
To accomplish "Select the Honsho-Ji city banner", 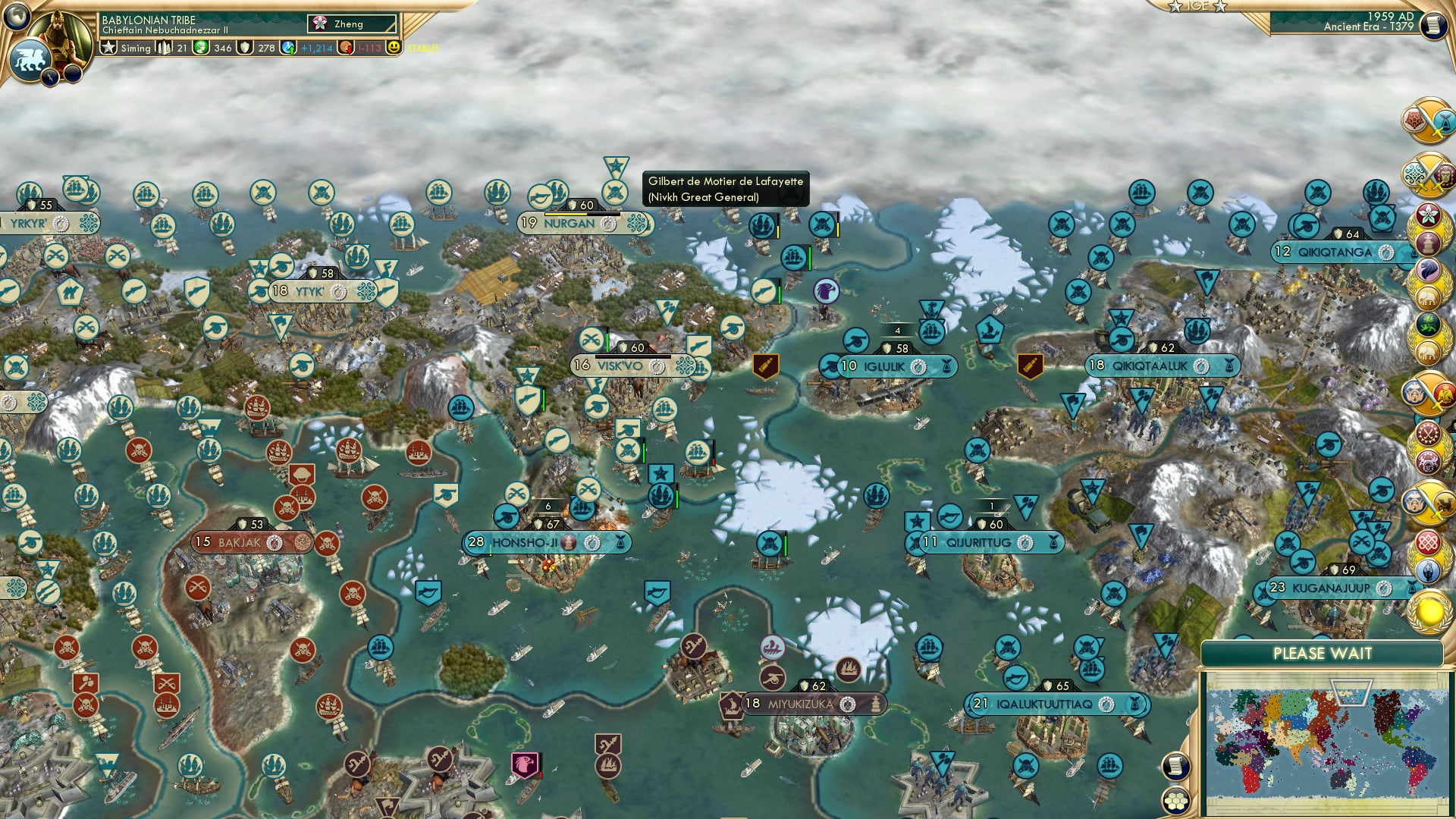I will click(525, 543).
